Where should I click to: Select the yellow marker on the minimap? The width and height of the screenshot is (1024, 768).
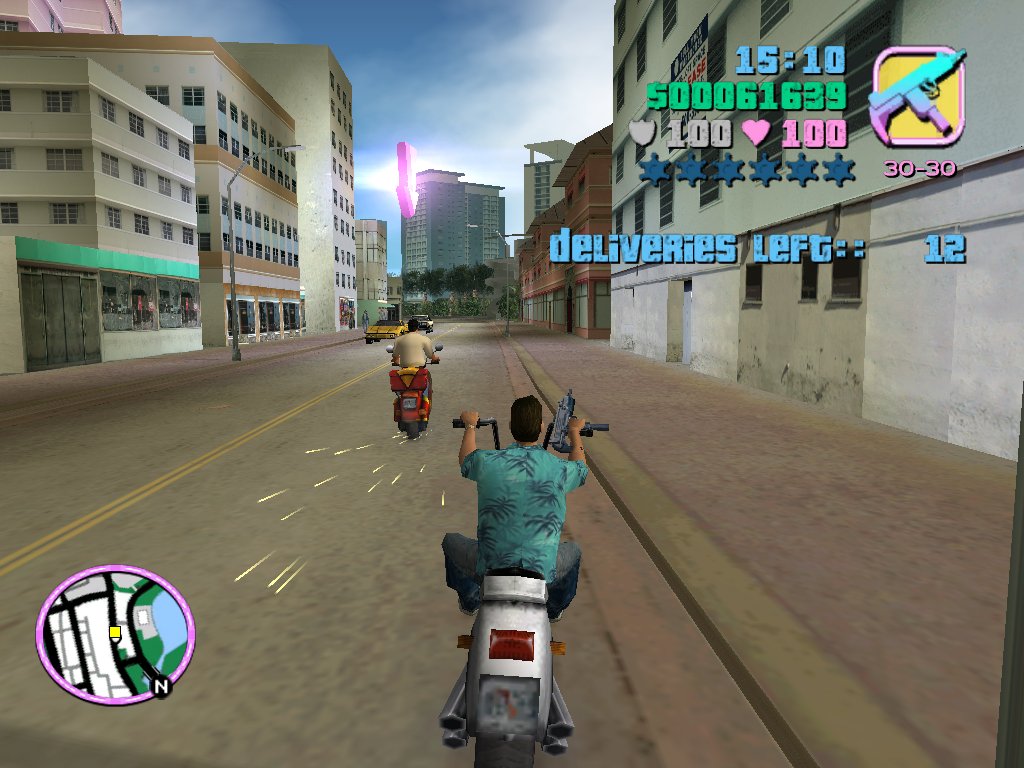(115, 632)
